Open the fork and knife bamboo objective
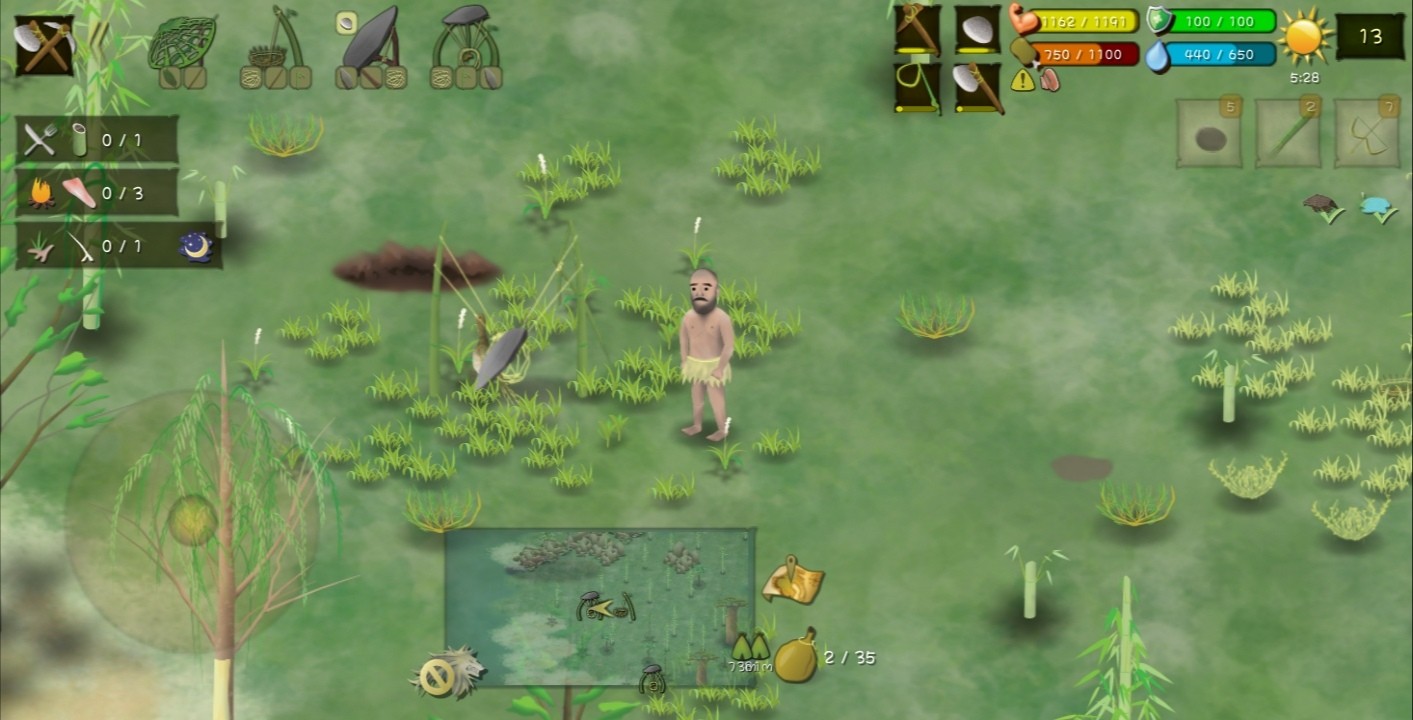 coord(97,140)
